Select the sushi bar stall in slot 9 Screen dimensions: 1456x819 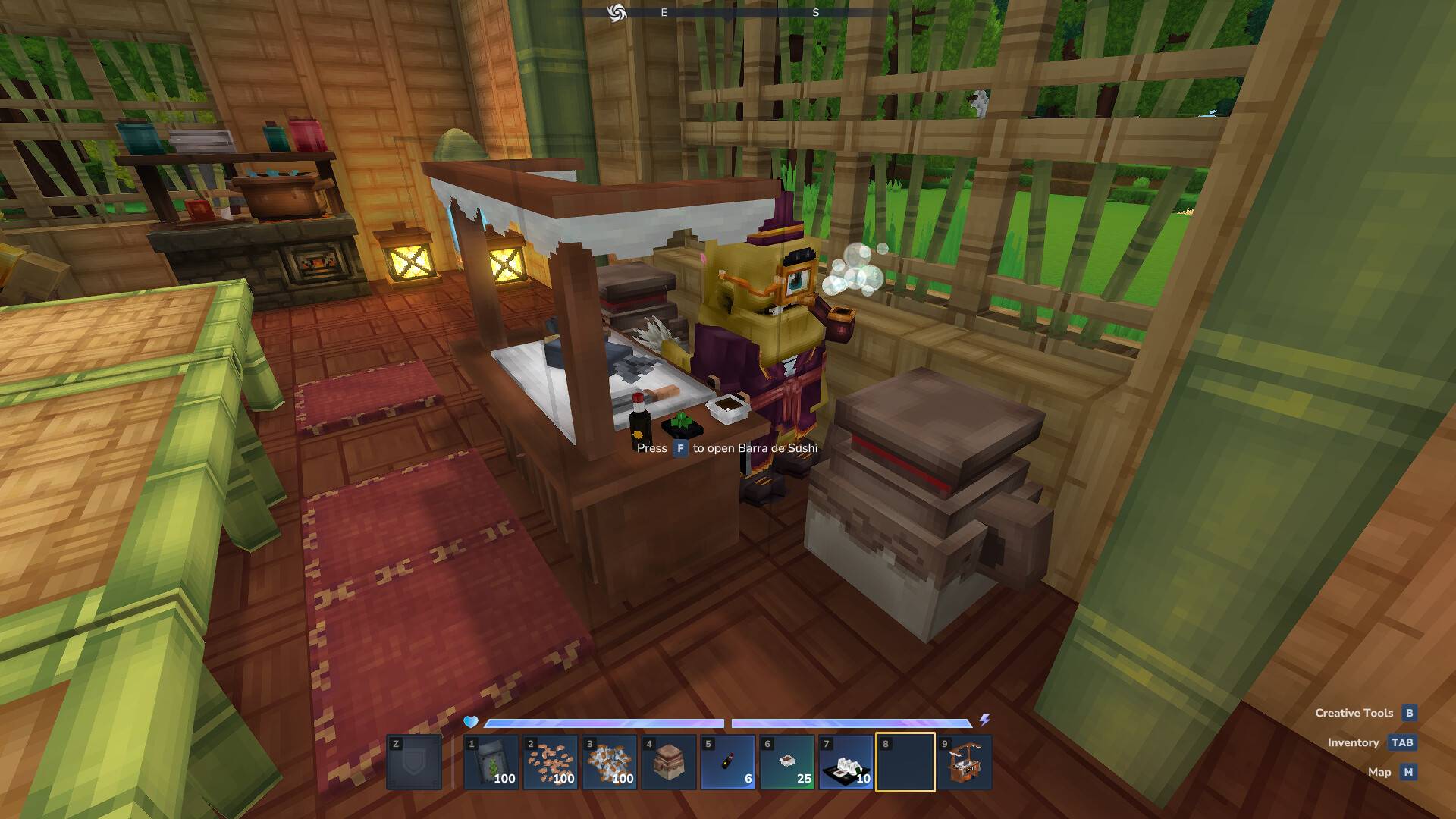(x=965, y=762)
